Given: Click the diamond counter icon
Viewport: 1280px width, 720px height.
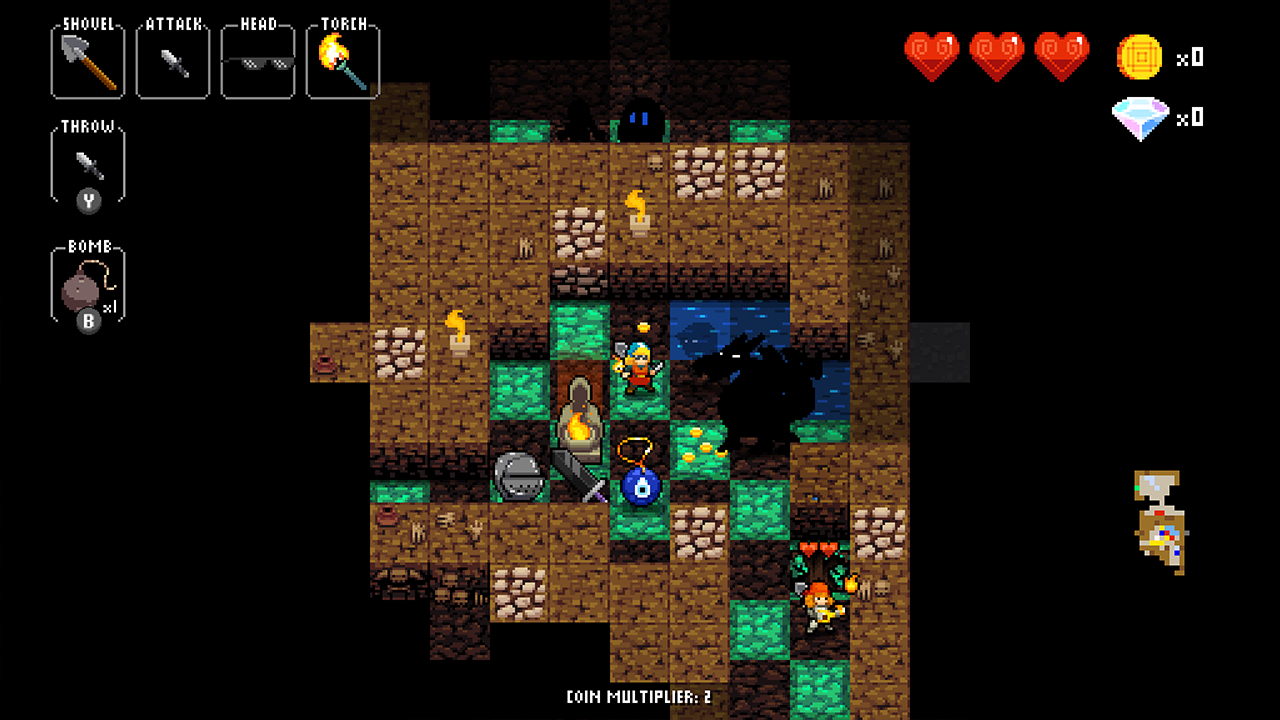Looking at the screenshot, I should pos(1140,117).
